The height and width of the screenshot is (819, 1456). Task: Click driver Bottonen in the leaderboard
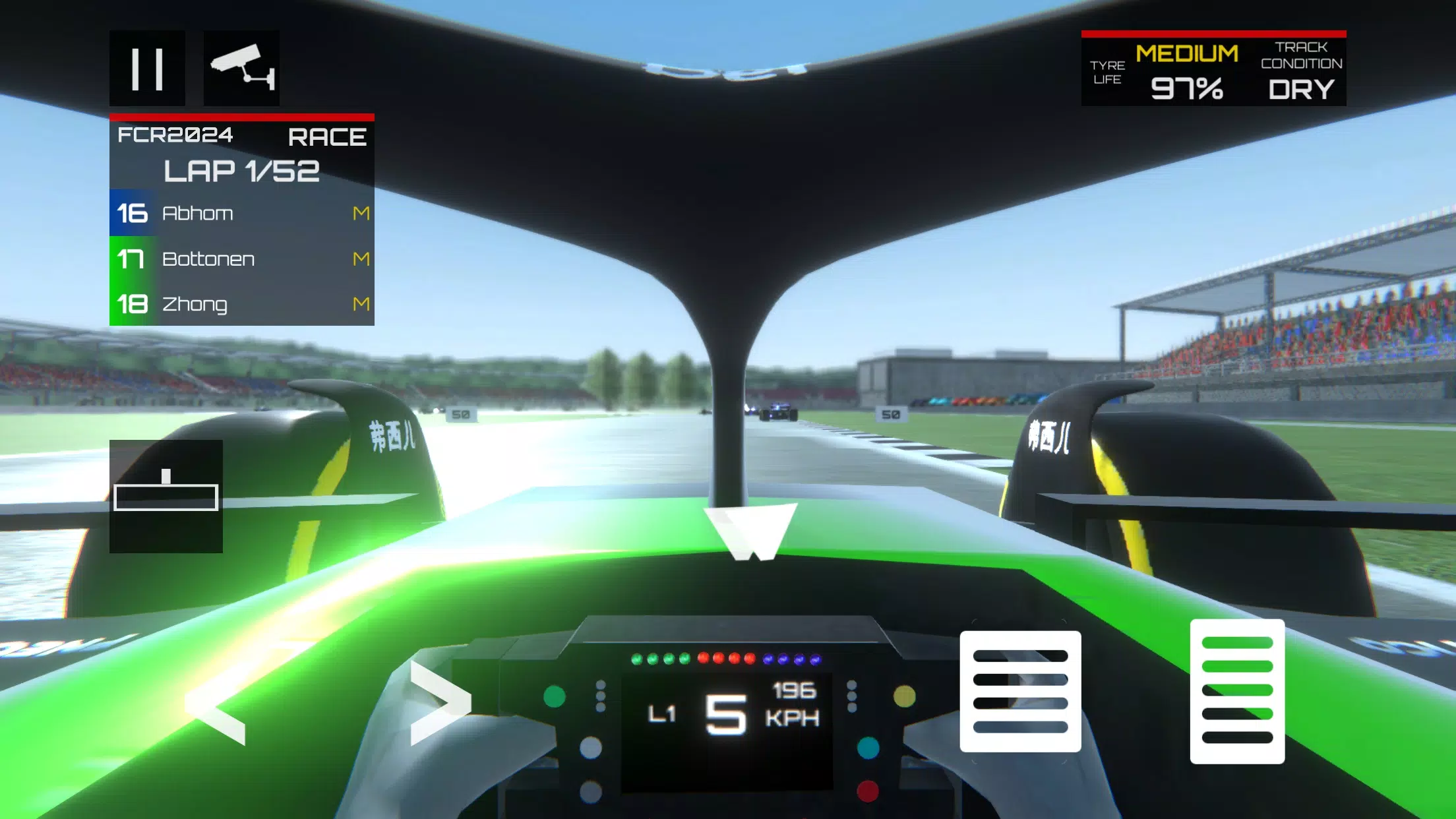point(208,258)
